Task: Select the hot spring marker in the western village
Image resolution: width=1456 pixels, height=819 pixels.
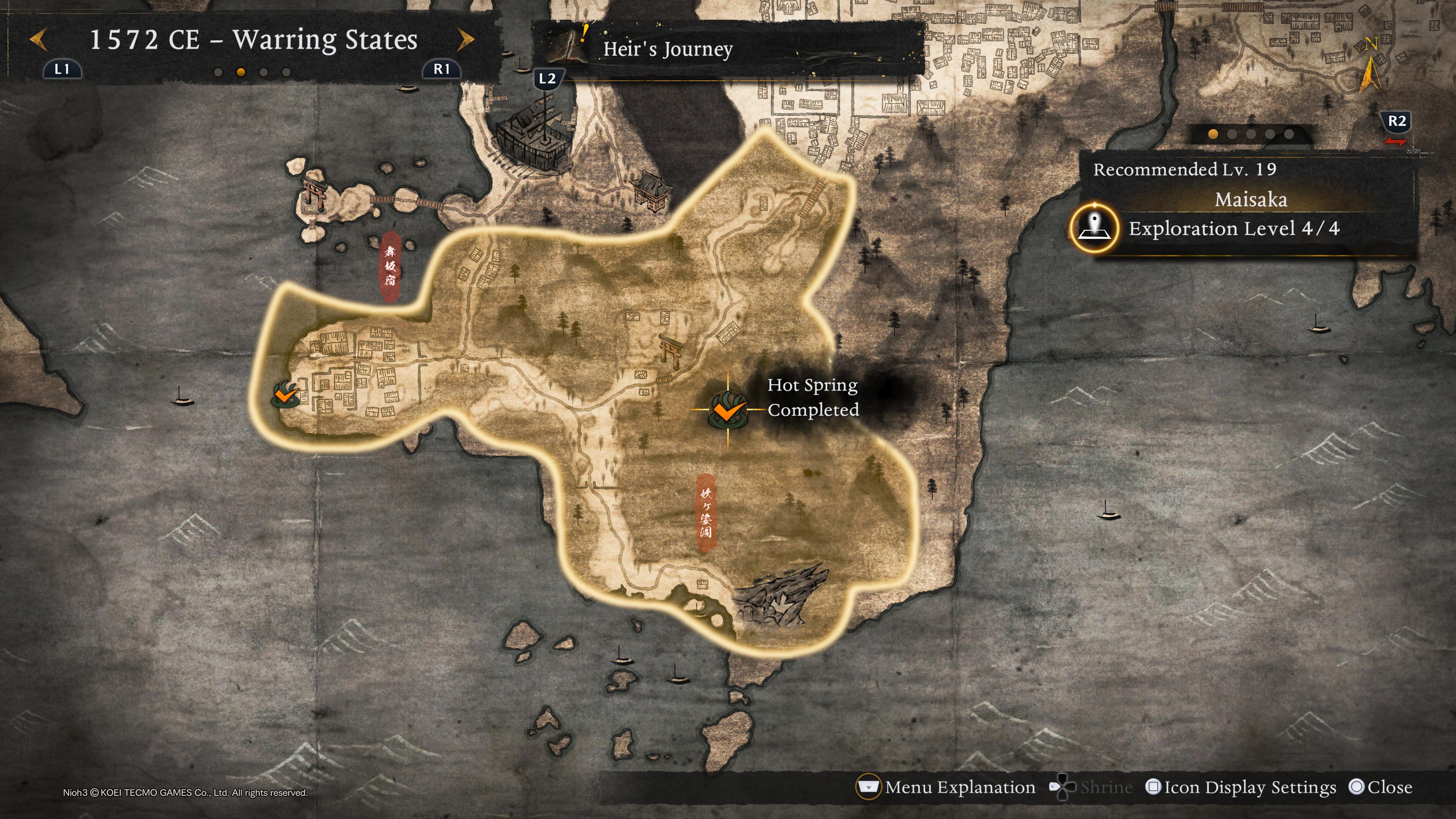Action: (286, 395)
